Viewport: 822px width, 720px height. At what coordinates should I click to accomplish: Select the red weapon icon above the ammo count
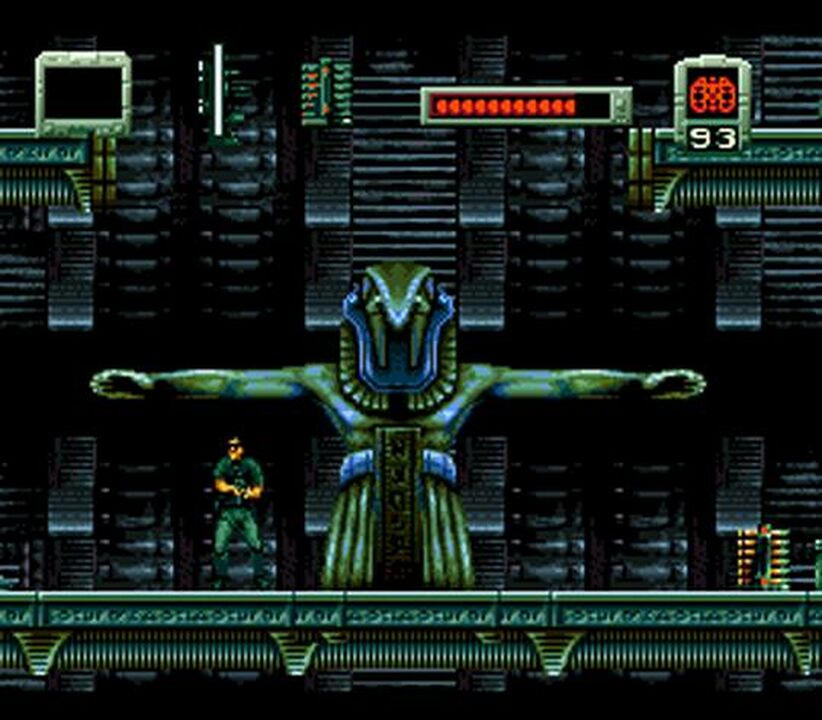(x=712, y=94)
